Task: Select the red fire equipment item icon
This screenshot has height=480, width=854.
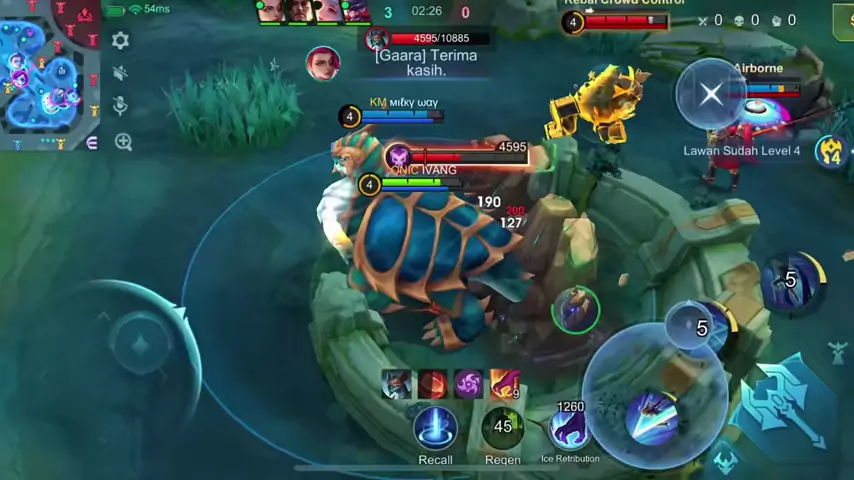Action: point(432,384)
